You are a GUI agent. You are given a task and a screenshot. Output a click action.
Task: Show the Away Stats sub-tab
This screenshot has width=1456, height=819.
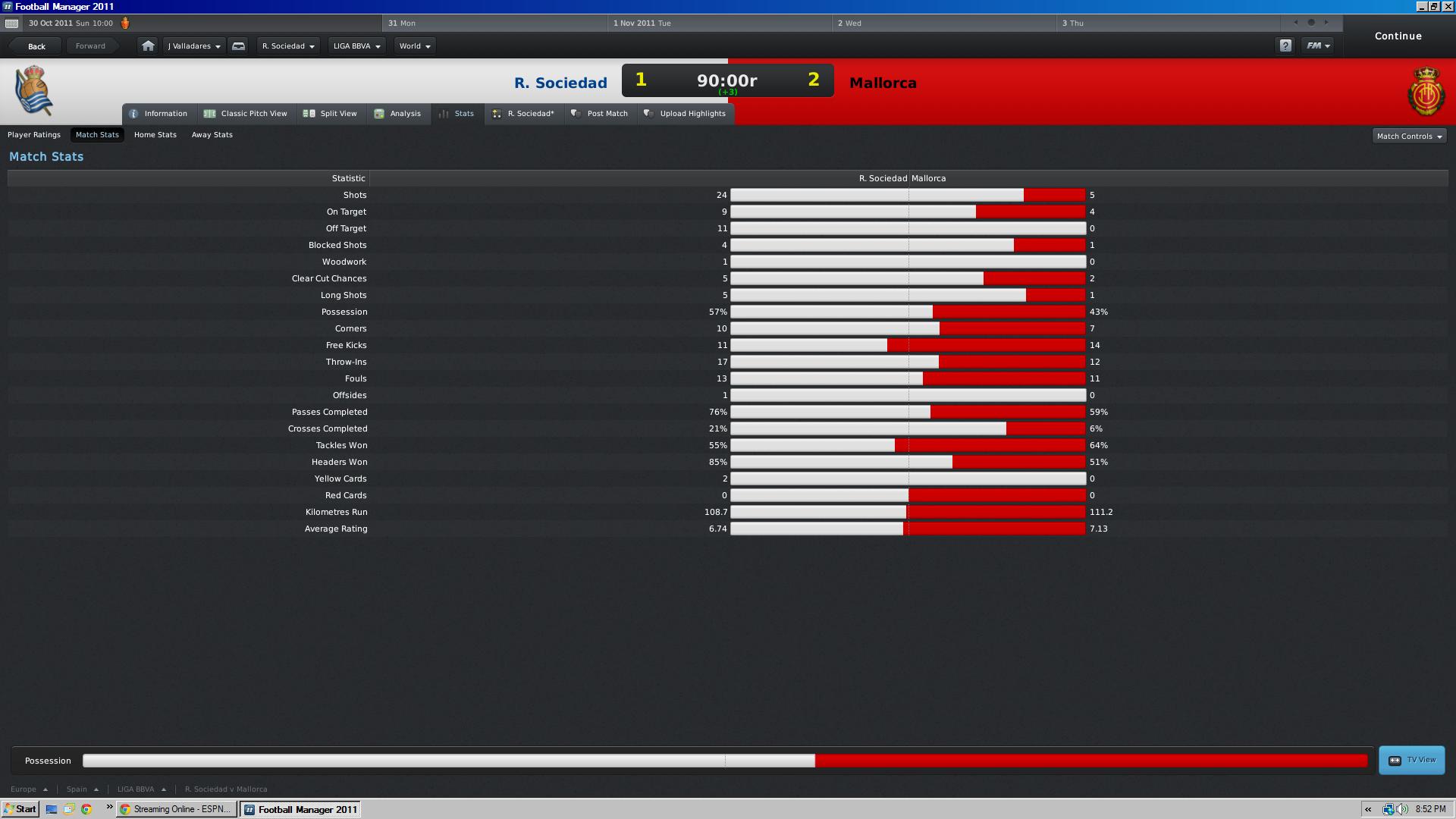[x=212, y=135]
